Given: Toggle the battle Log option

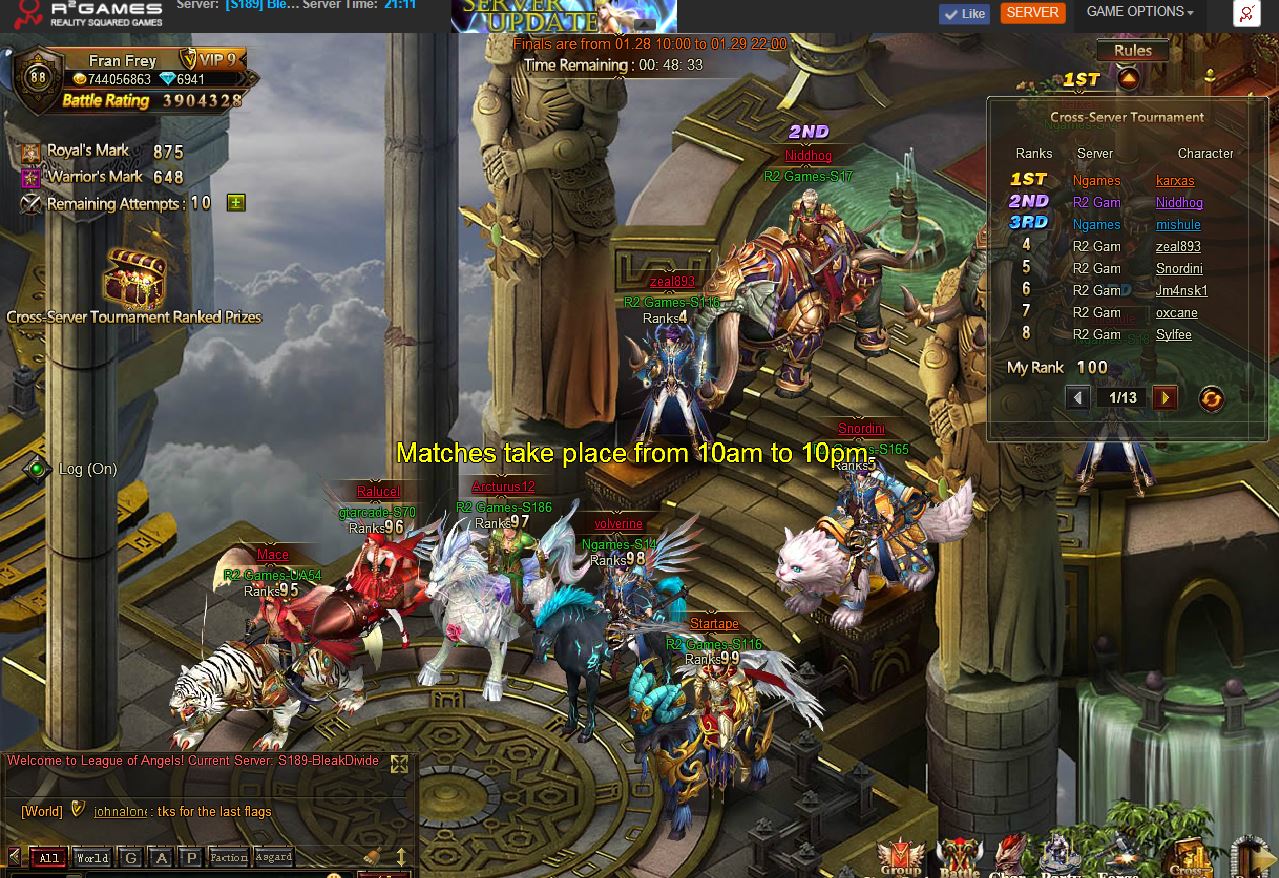Looking at the screenshot, I should point(37,469).
